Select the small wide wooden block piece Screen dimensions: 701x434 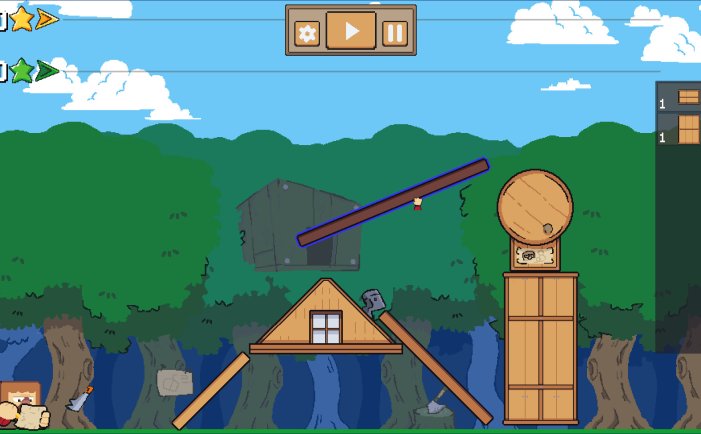pos(688,97)
